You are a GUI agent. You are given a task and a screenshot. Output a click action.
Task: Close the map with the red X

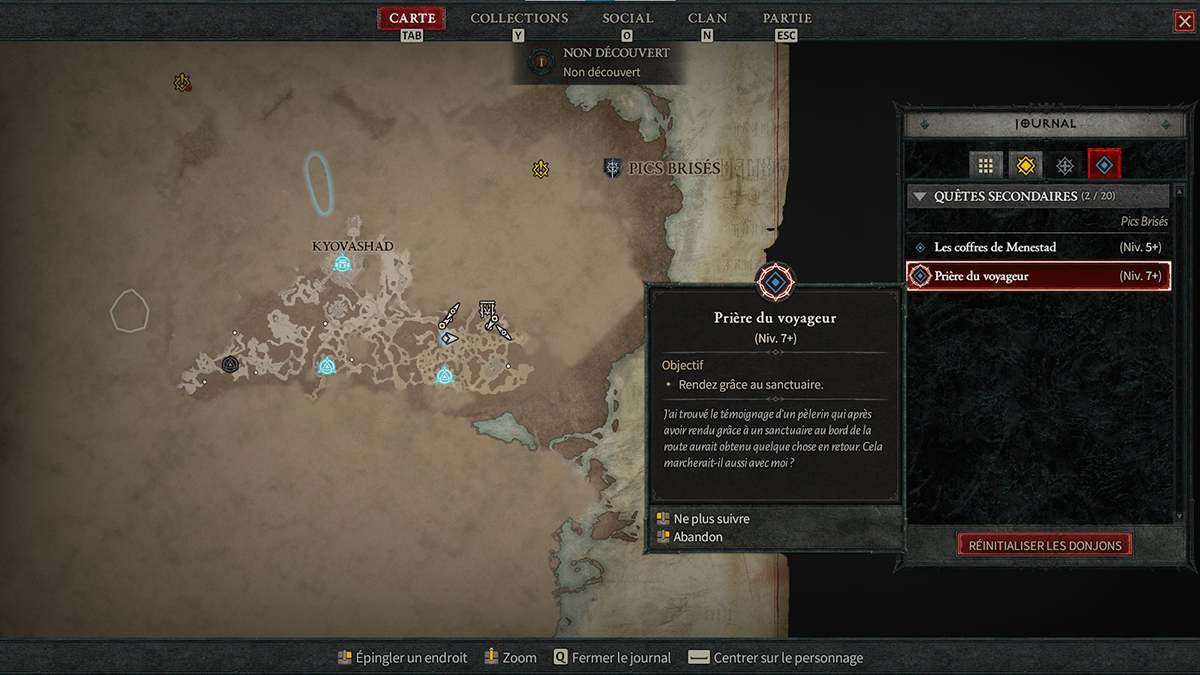1185,21
